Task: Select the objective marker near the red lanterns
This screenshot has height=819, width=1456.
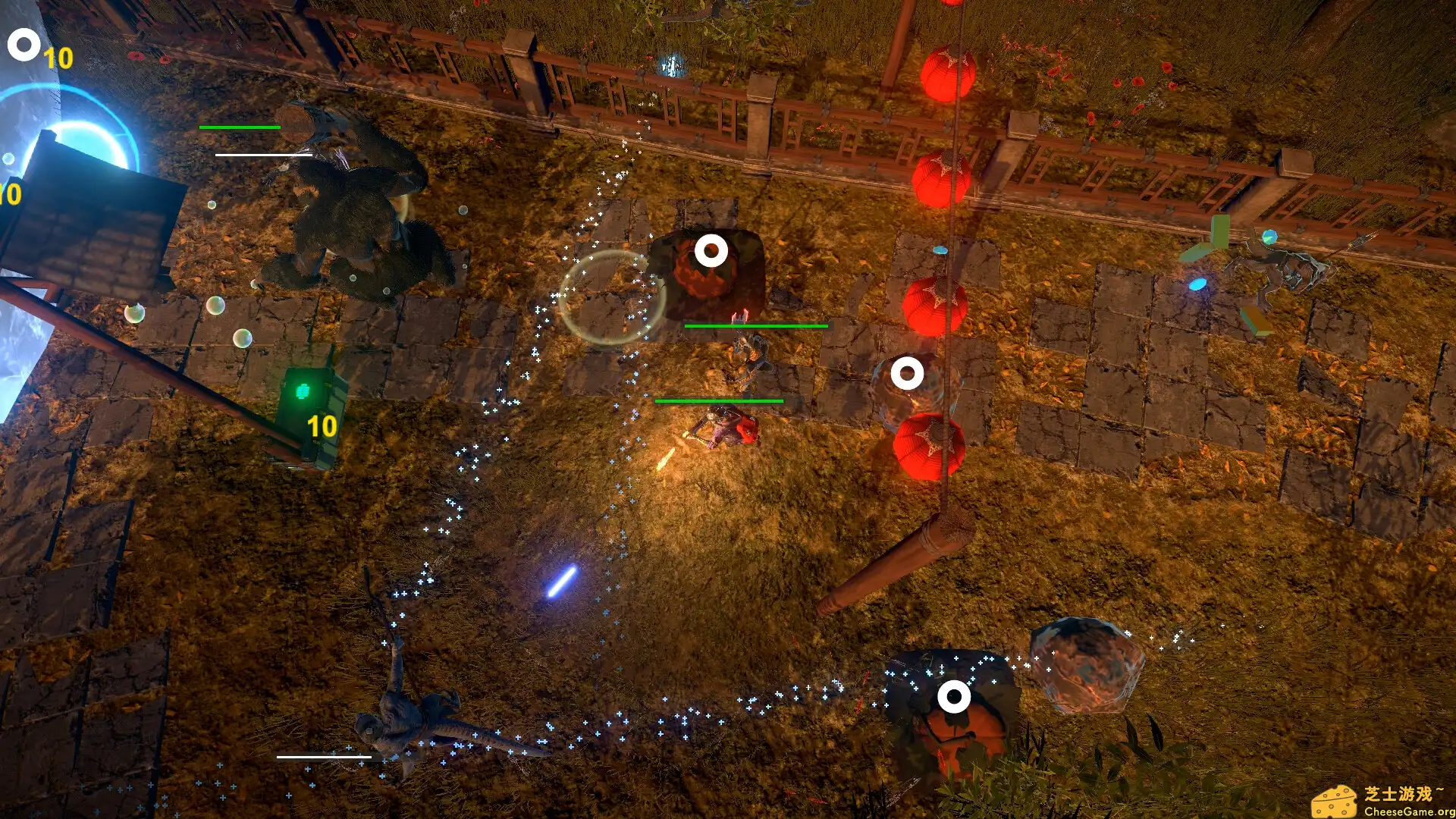Action: 907,372
